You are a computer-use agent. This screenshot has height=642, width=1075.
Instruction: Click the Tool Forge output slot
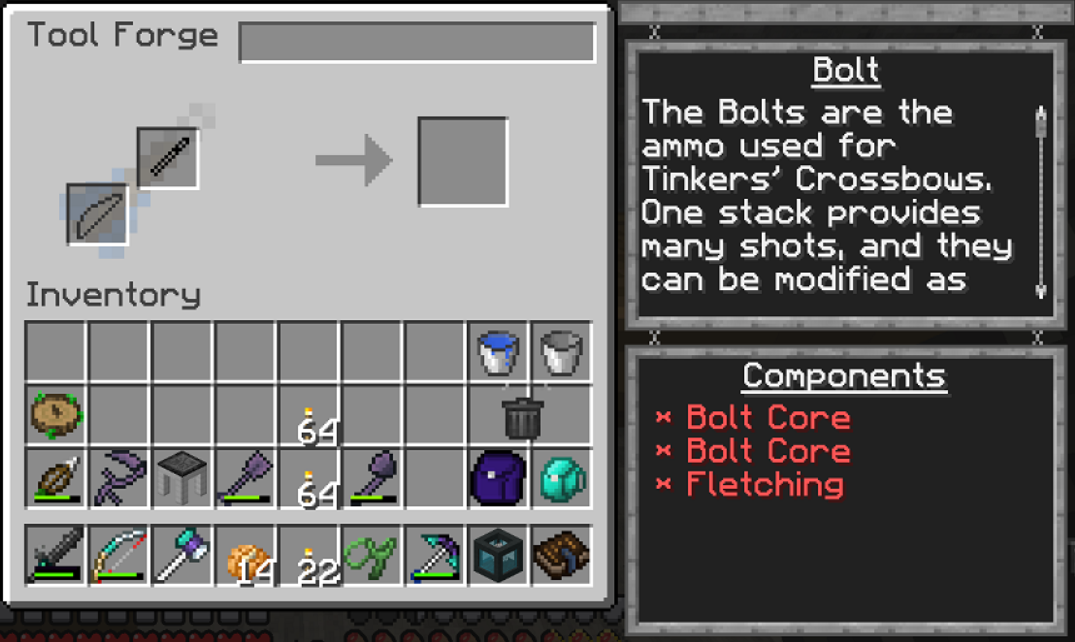[462, 162]
